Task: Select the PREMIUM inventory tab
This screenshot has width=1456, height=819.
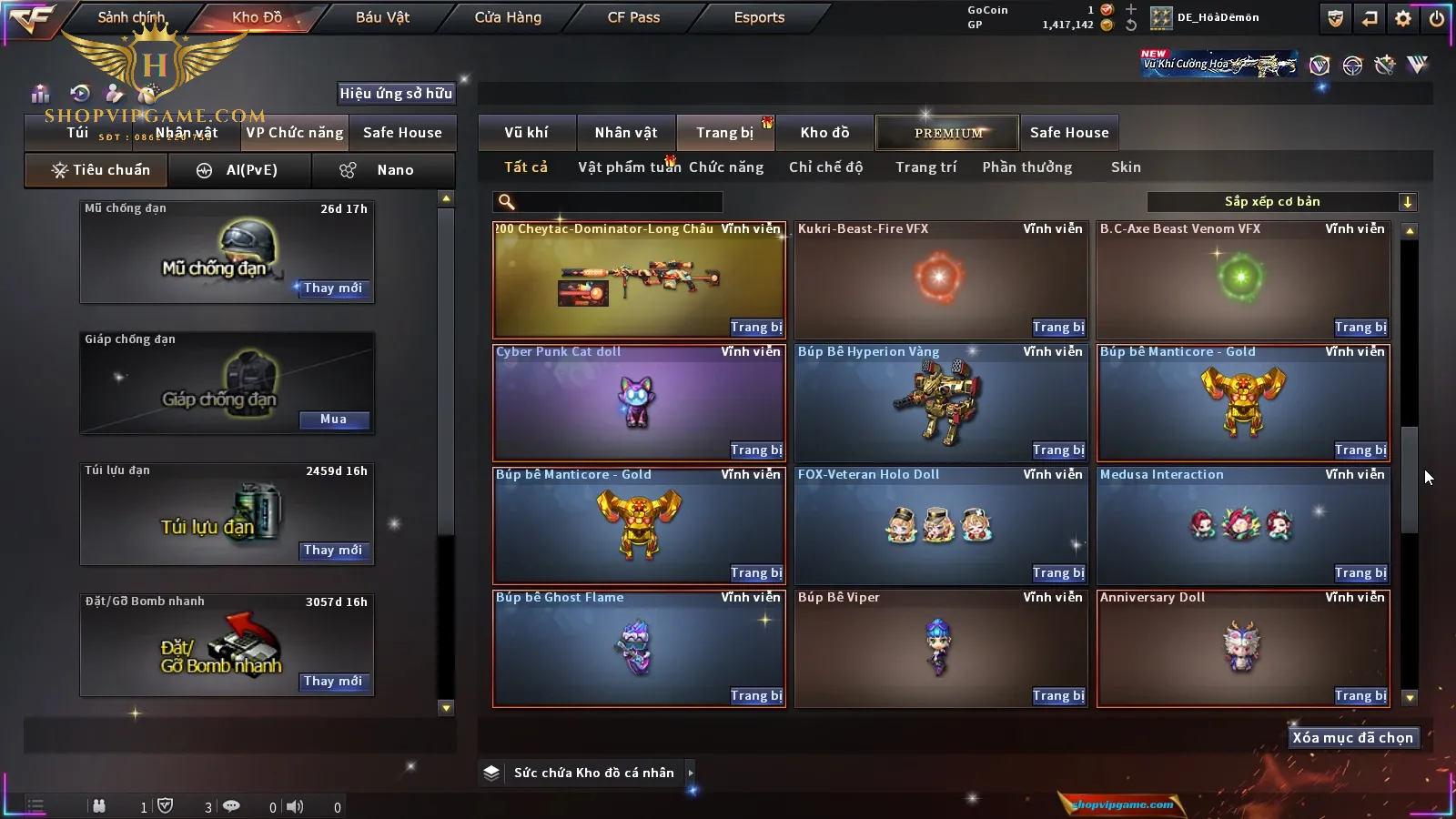Action: click(947, 133)
